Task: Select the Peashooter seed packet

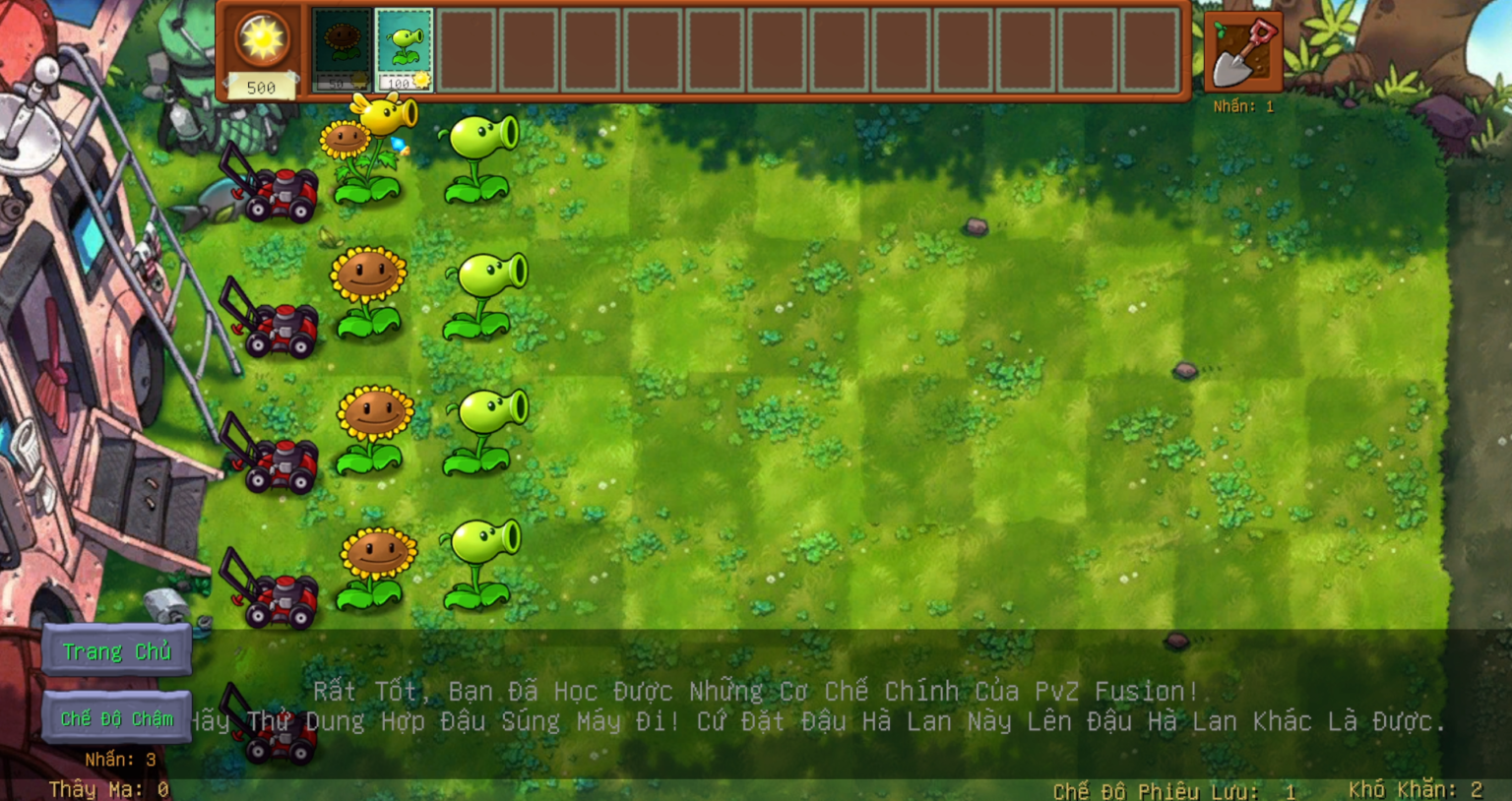Action: click(x=403, y=51)
